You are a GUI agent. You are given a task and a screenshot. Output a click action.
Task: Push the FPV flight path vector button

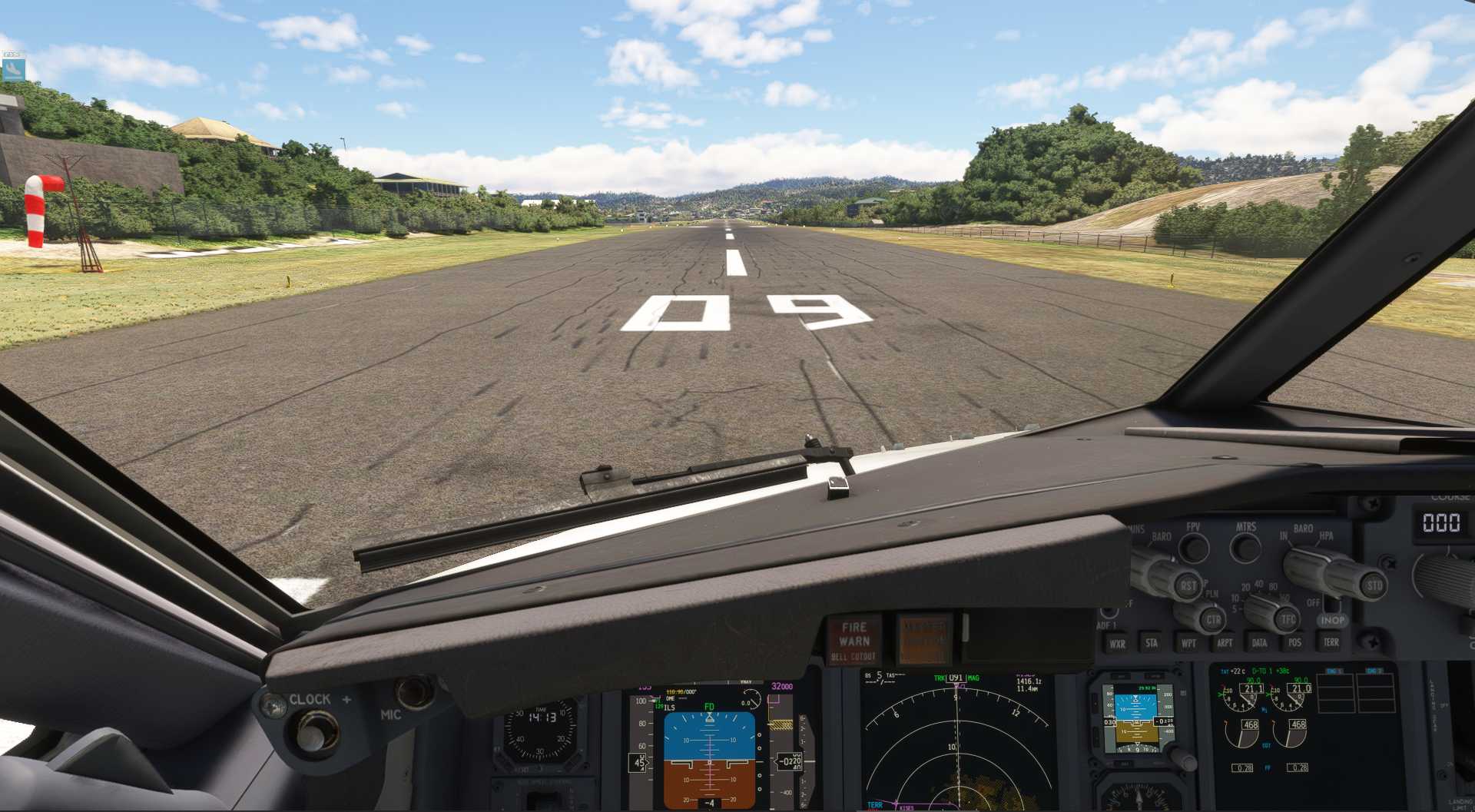(1193, 547)
